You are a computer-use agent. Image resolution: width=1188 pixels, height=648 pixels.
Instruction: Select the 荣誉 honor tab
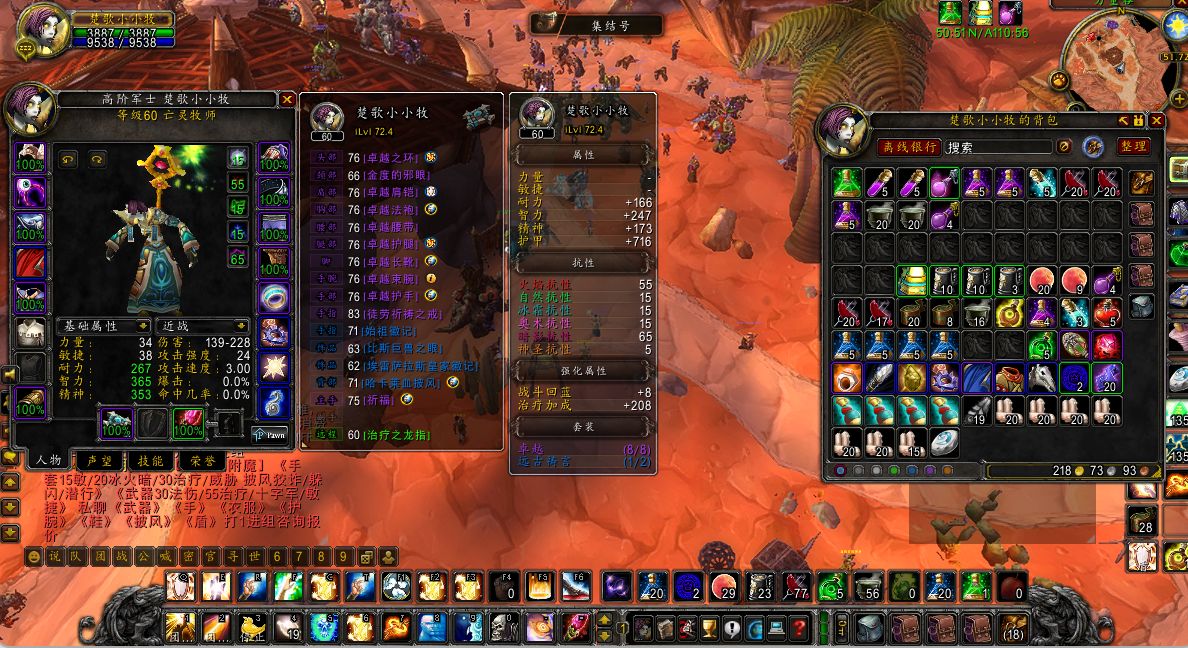[201, 461]
